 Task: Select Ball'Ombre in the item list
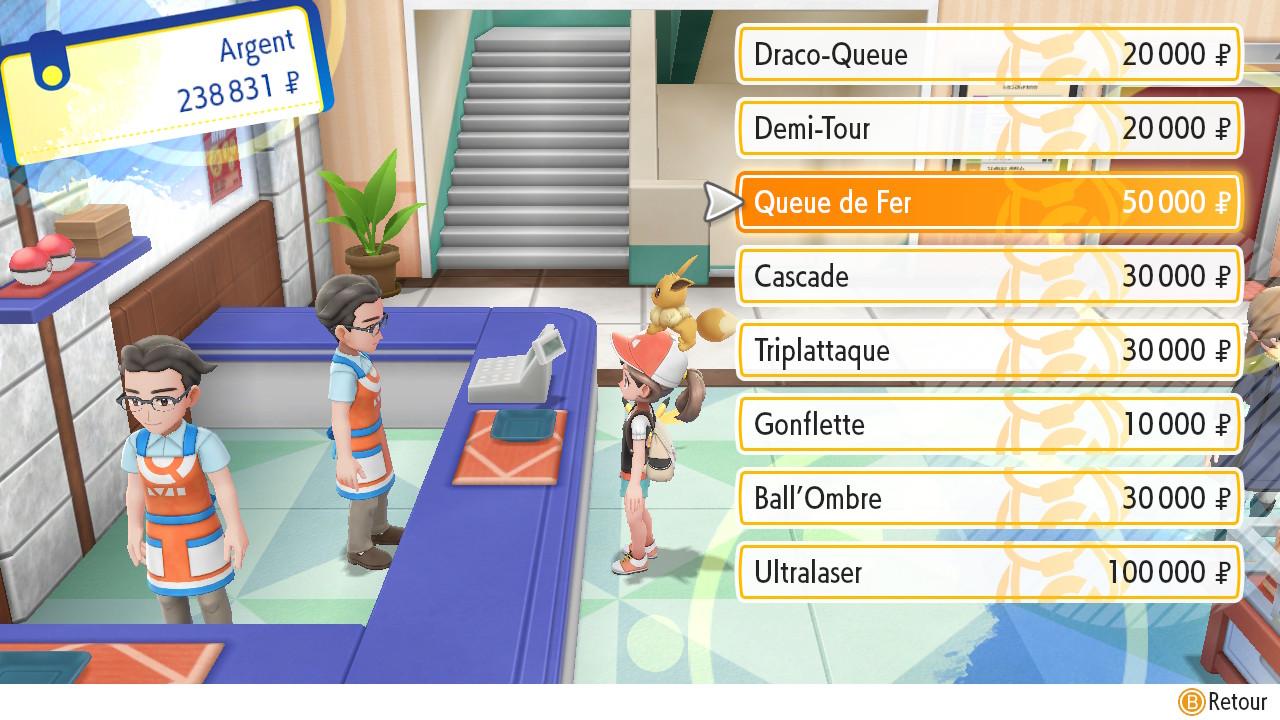point(988,498)
